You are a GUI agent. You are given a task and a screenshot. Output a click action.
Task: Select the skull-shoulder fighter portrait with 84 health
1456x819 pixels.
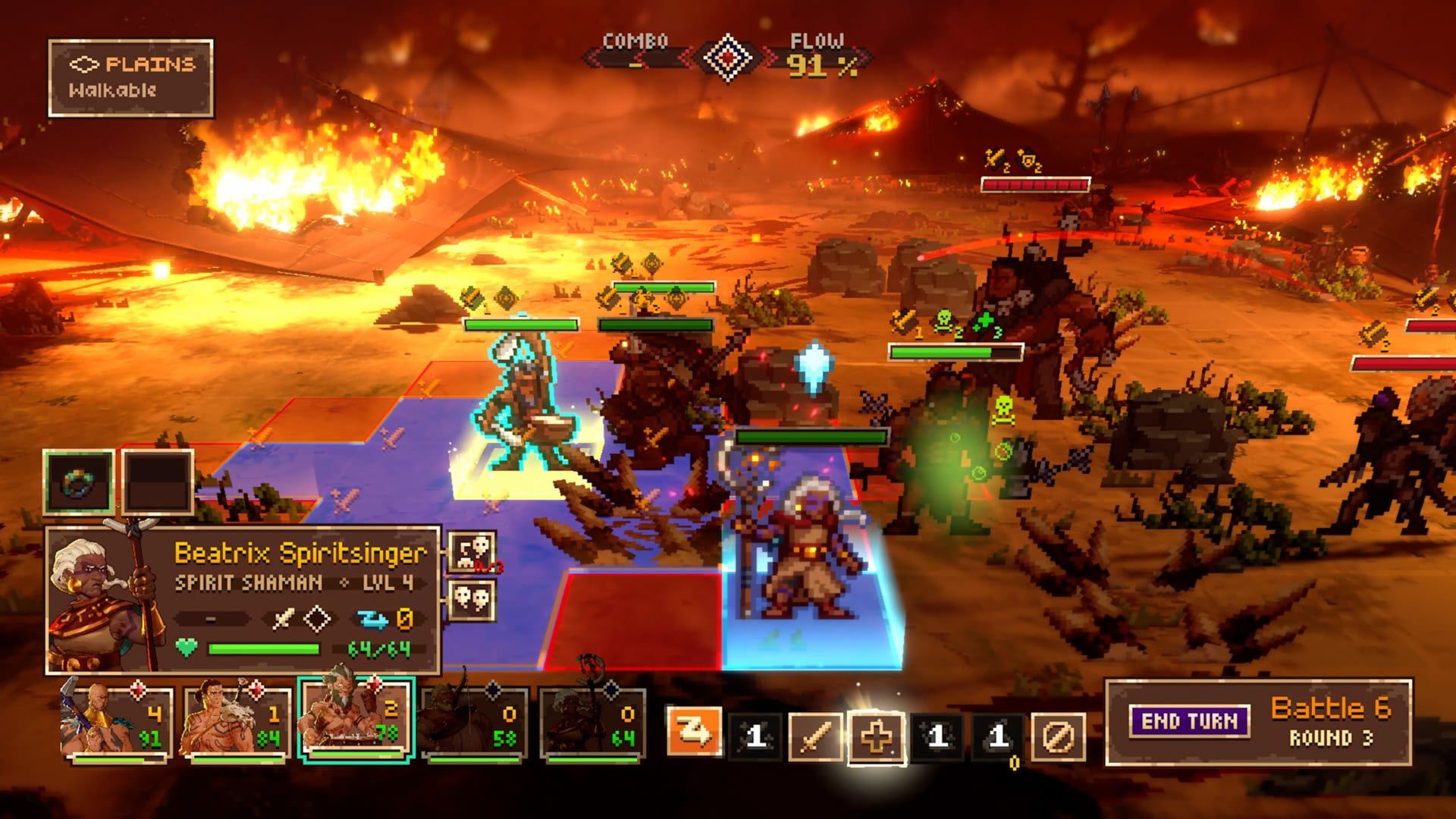236,722
